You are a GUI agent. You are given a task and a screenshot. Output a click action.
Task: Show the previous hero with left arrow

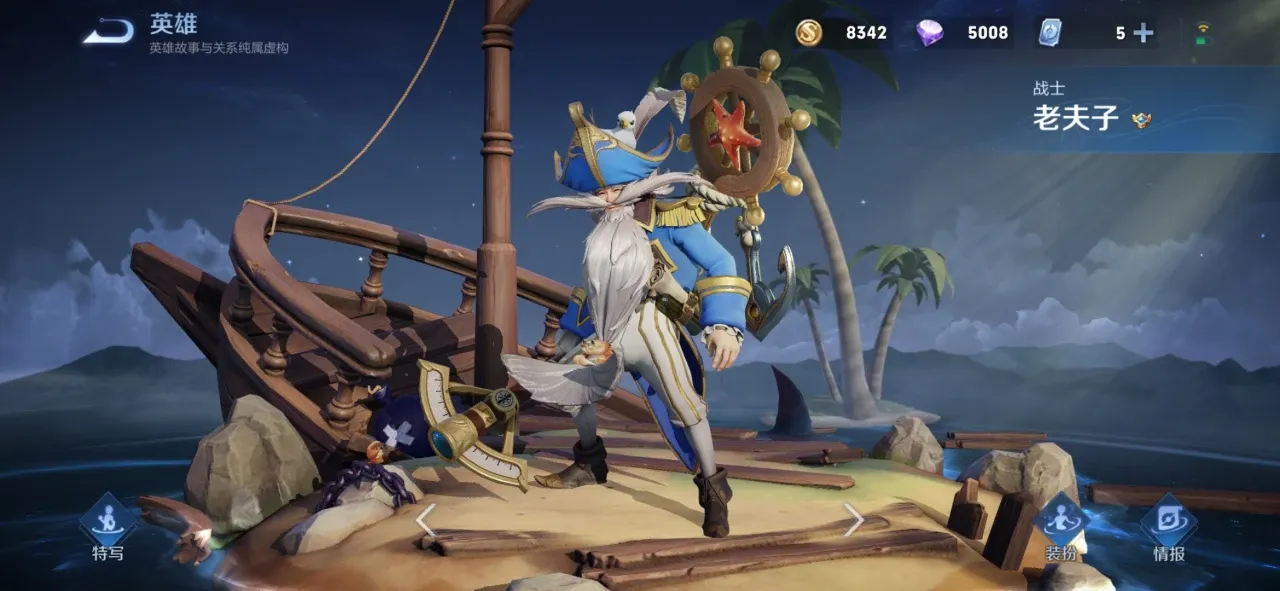click(x=426, y=520)
